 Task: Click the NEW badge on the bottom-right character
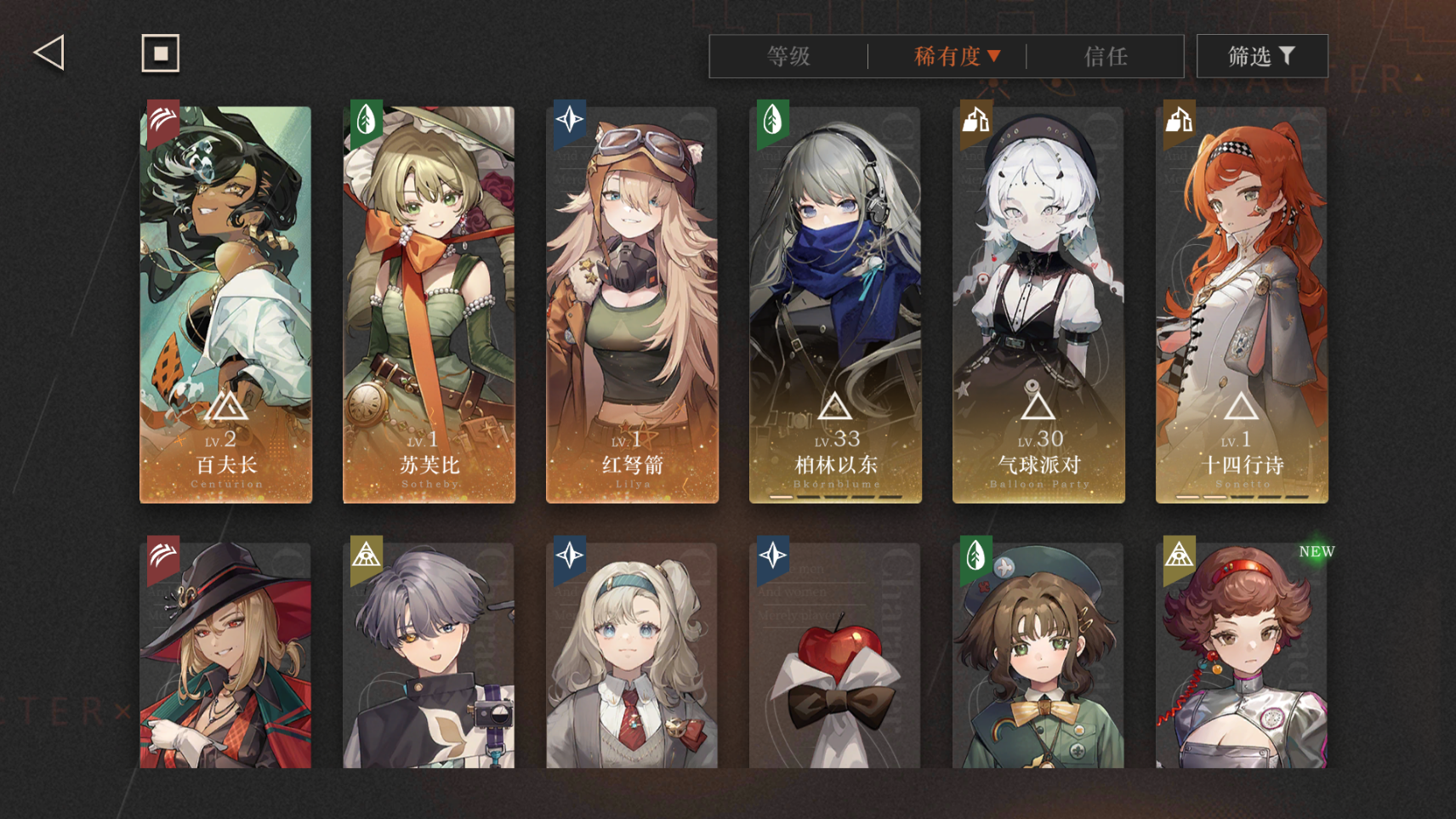pos(1315,551)
